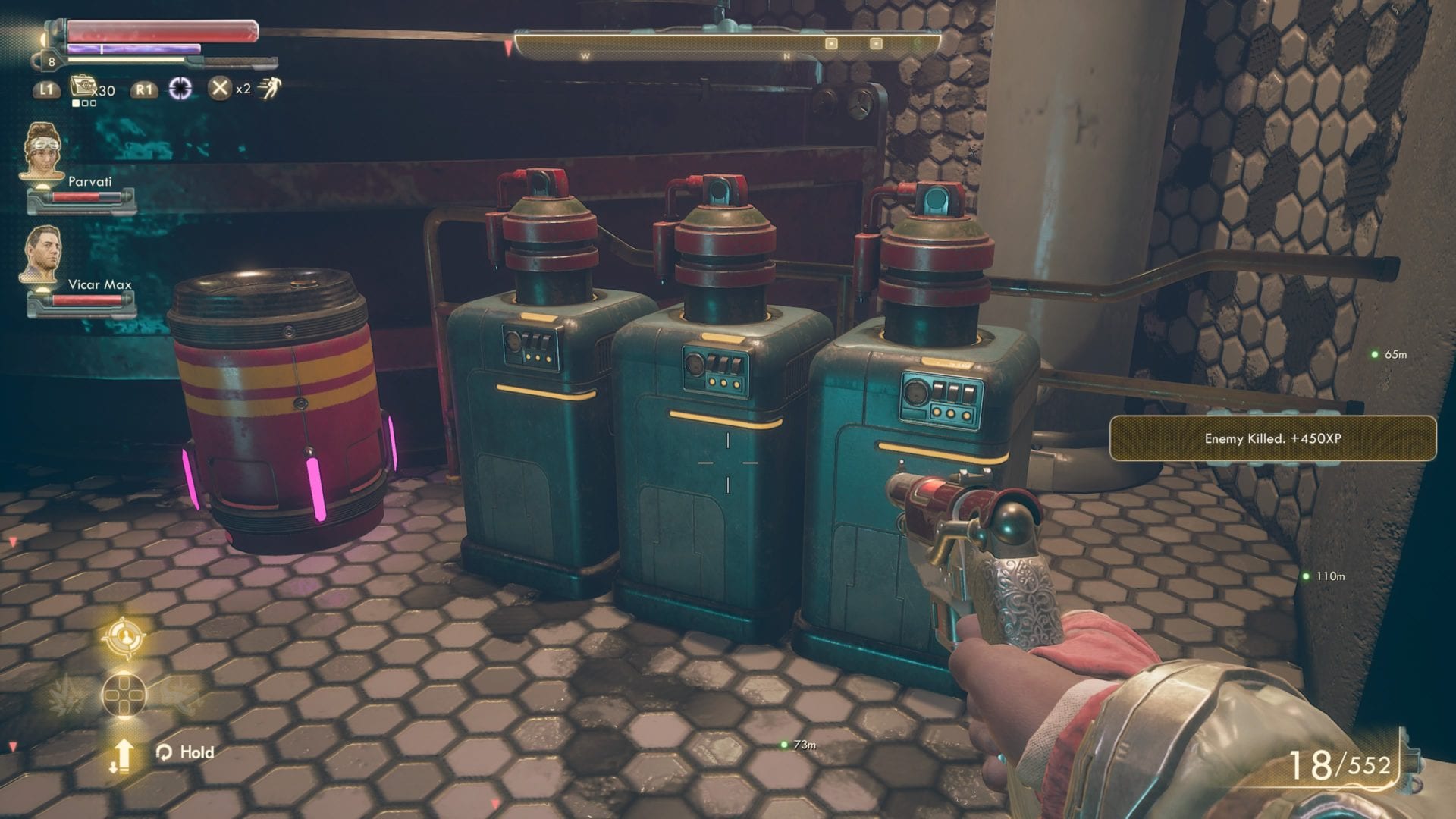Toggle the stand/crouch arrow indicator
The width and height of the screenshot is (1456, 819).
[x=123, y=756]
